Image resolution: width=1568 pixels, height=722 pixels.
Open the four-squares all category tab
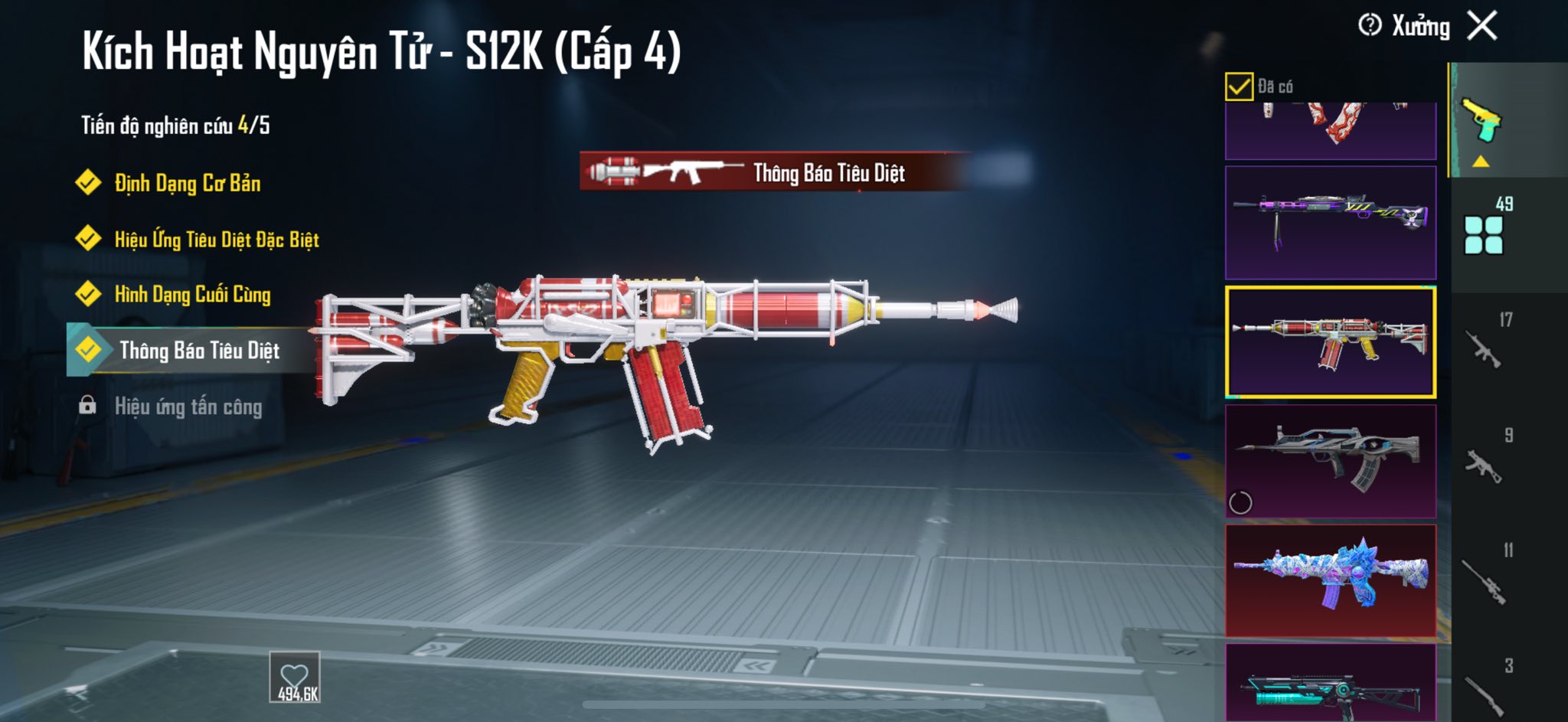pyautogui.click(x=1484, y=234)
